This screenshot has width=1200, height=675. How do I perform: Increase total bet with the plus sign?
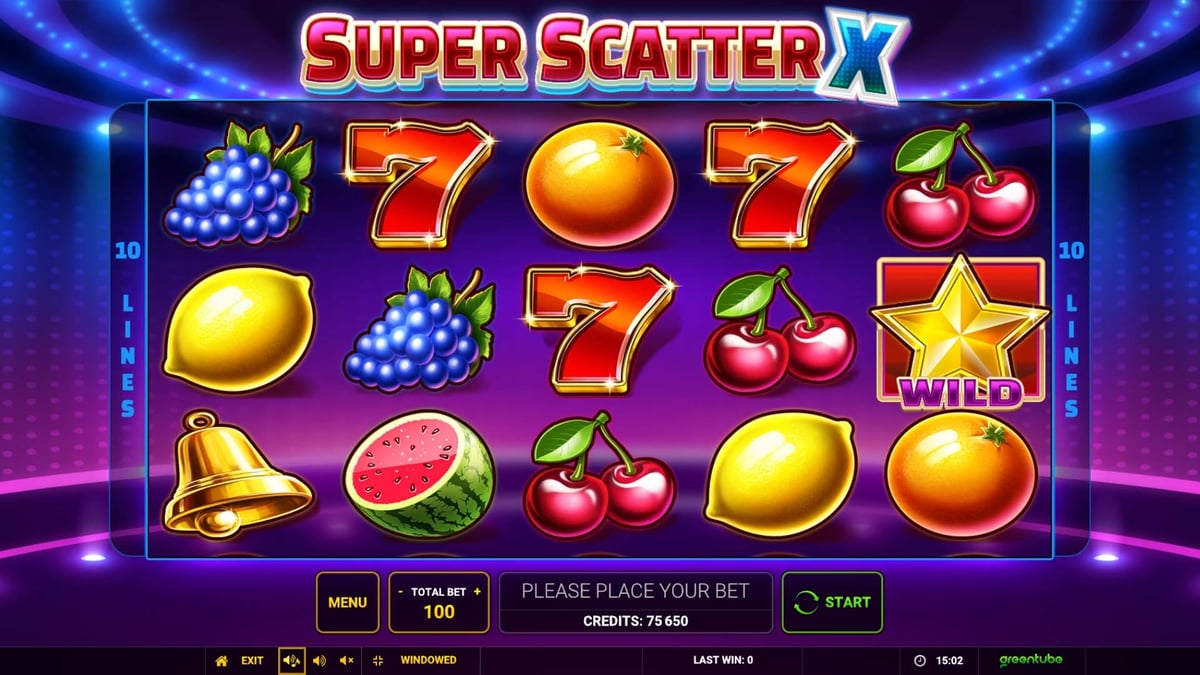477,592
